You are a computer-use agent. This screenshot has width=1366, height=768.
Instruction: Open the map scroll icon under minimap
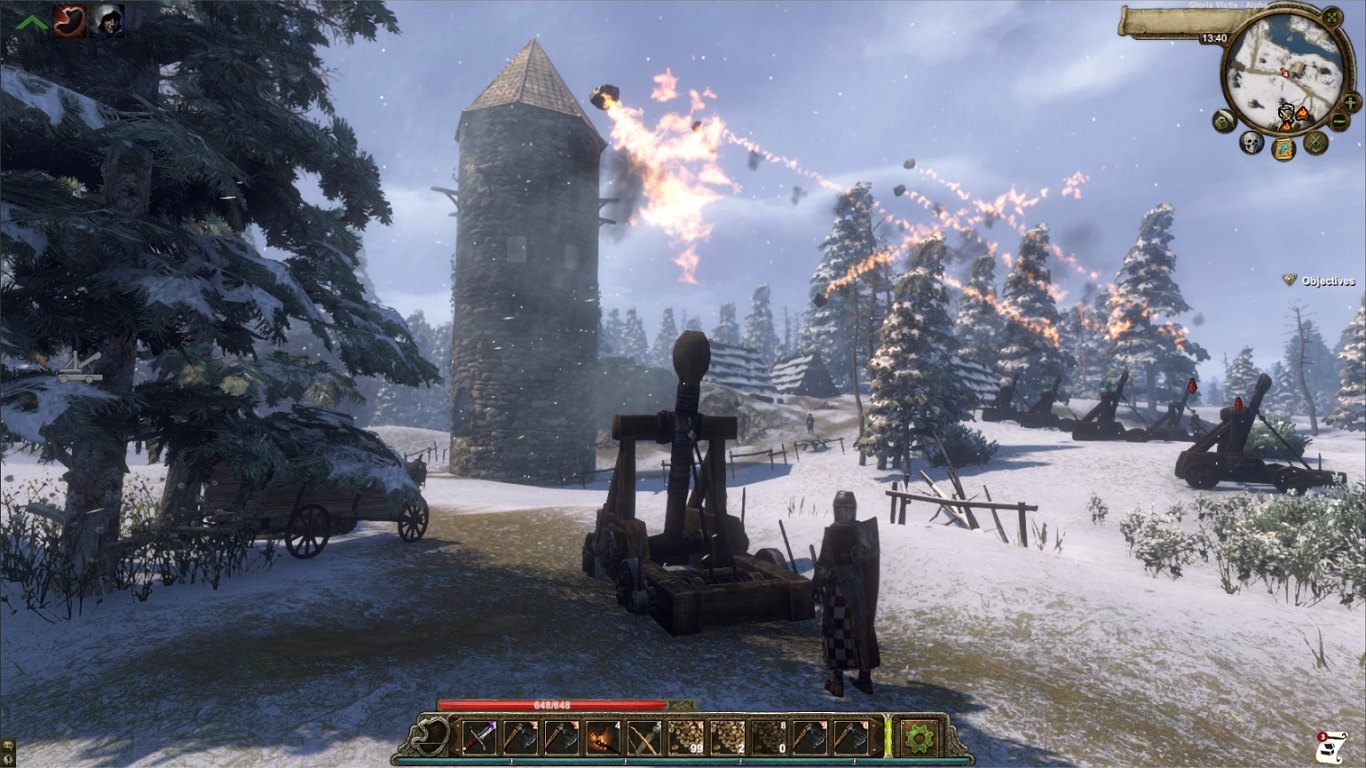[x=1283, y=149]
